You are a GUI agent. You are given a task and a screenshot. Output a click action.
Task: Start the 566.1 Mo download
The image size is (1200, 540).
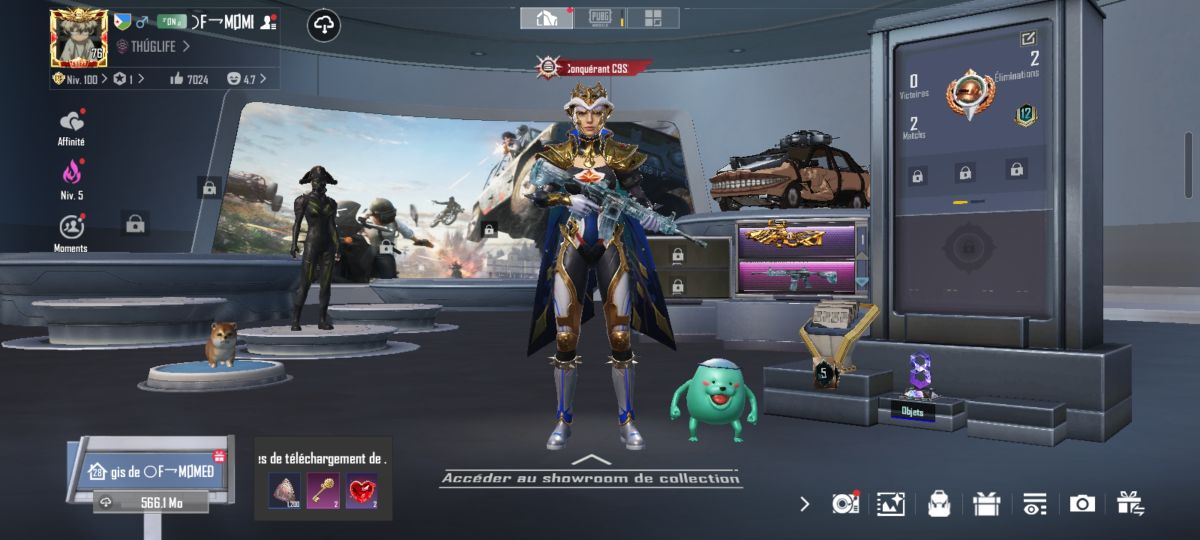pyautogui.click(x=150, y=502)
